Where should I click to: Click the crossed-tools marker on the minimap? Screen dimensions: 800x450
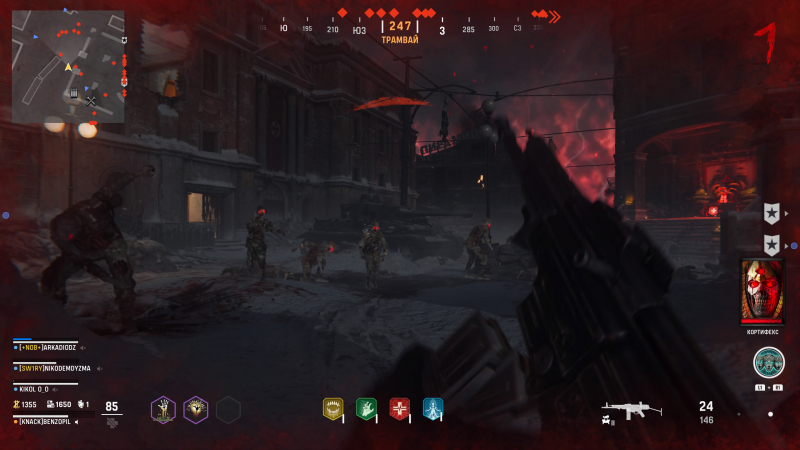coord(91,100)
